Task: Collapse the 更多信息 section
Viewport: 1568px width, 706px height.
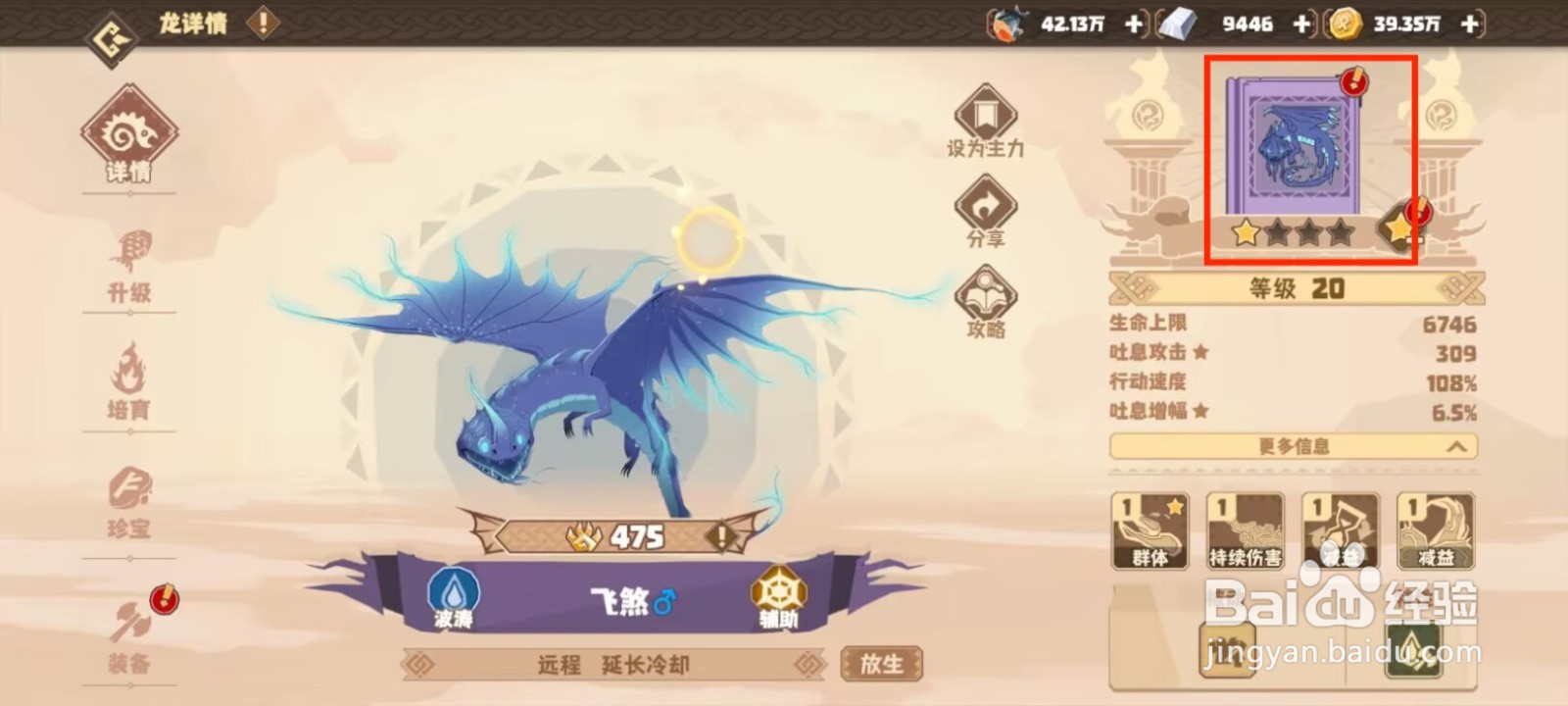Action: pos(1292,447)
